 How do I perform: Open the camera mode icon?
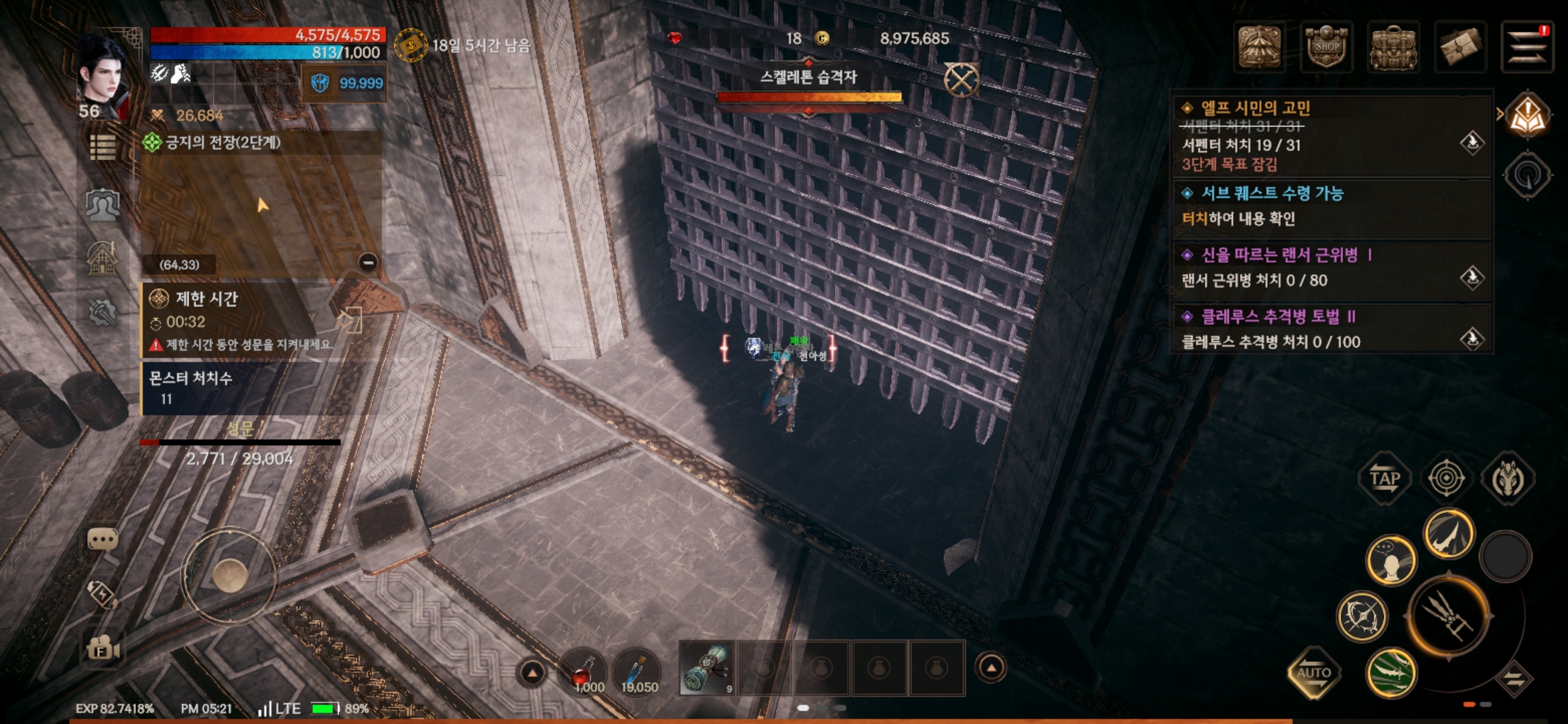[103, 648]
